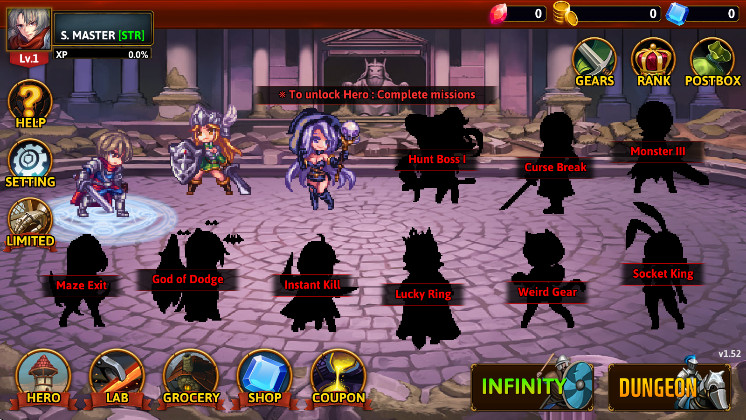Open the Postbox
746x420 pixels.
pos(713,62)
